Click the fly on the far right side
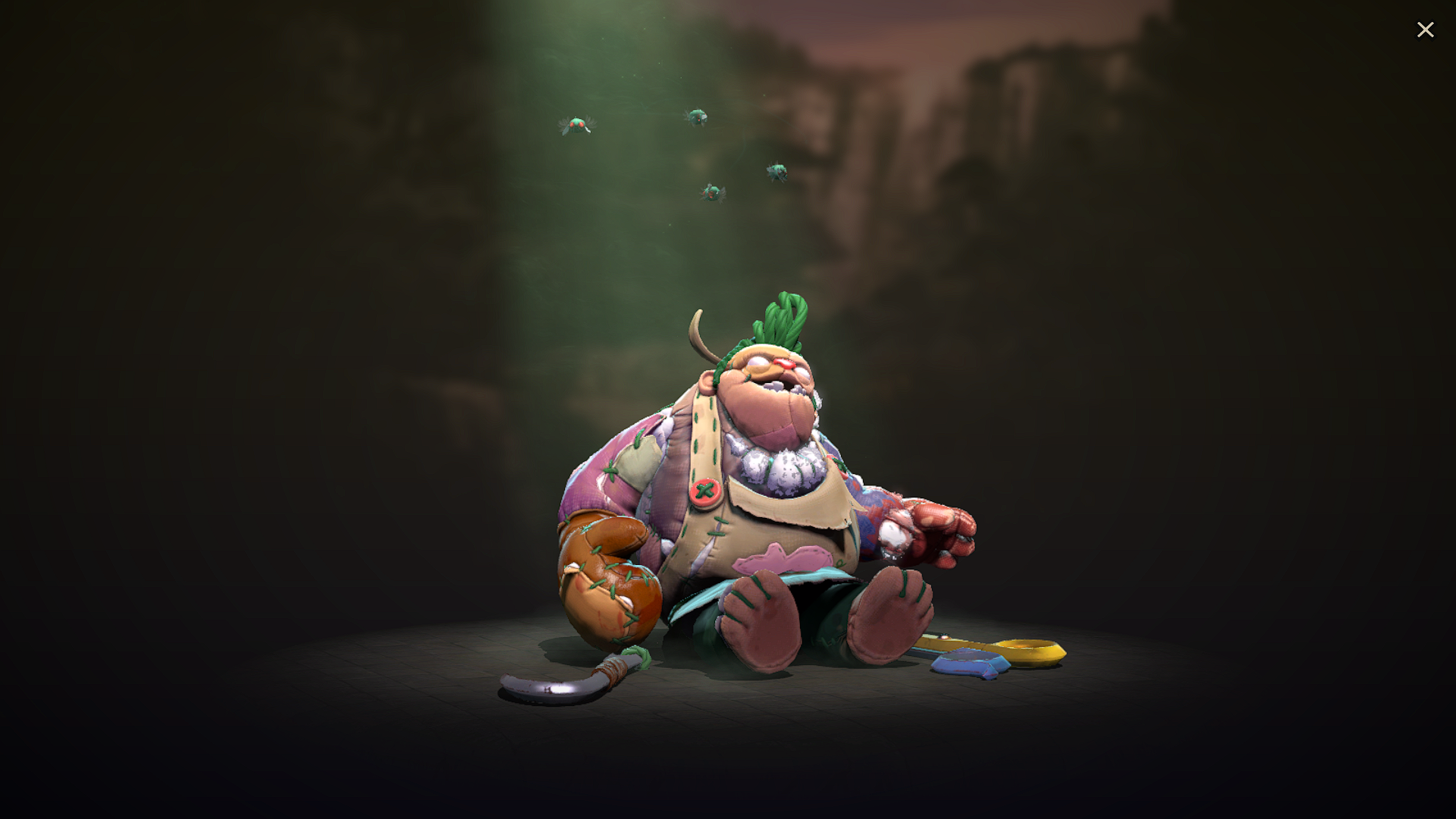 [775, 173]
